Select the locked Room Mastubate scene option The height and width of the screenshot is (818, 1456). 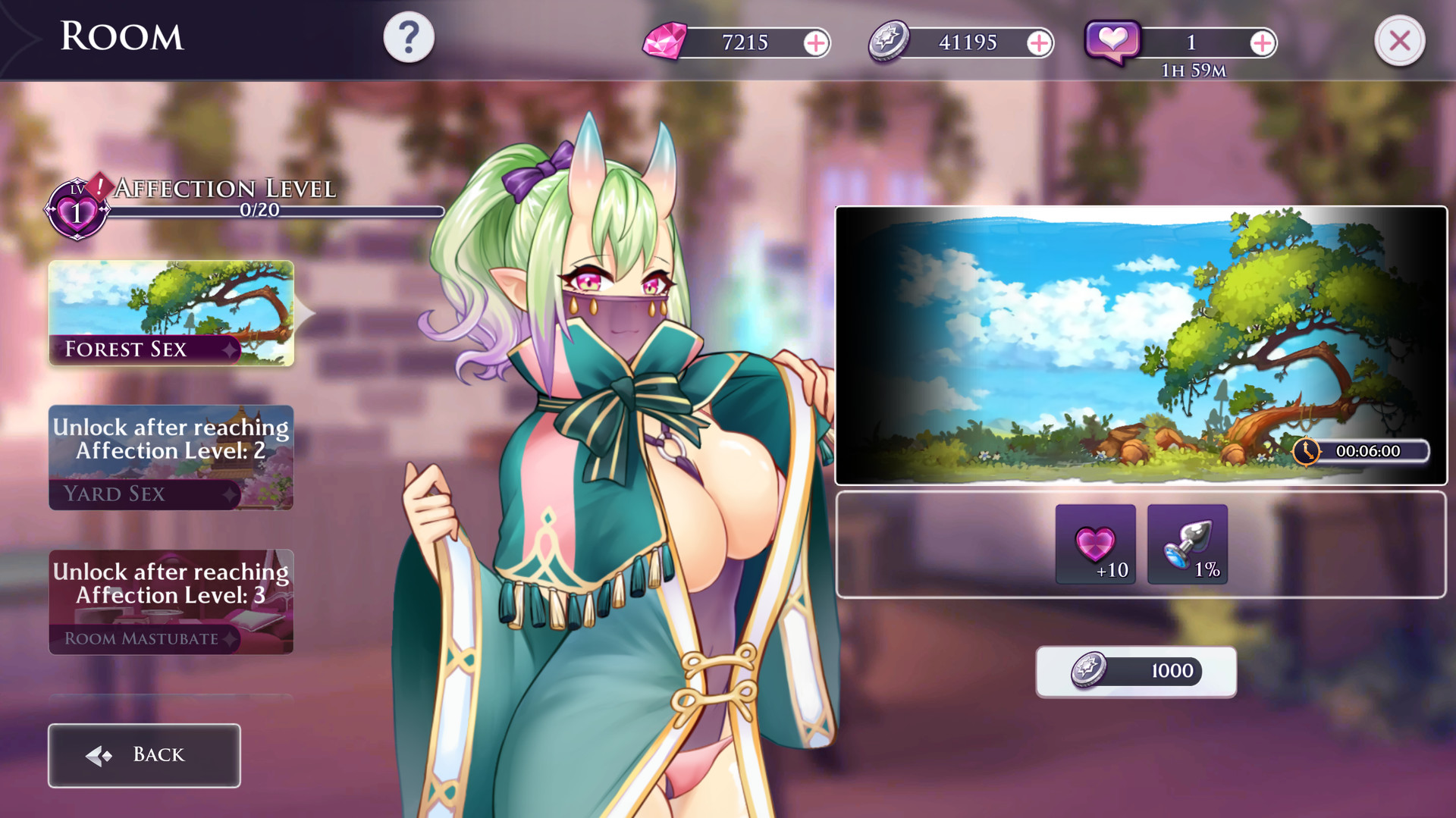pyautogui.click(x=170, y=602)
